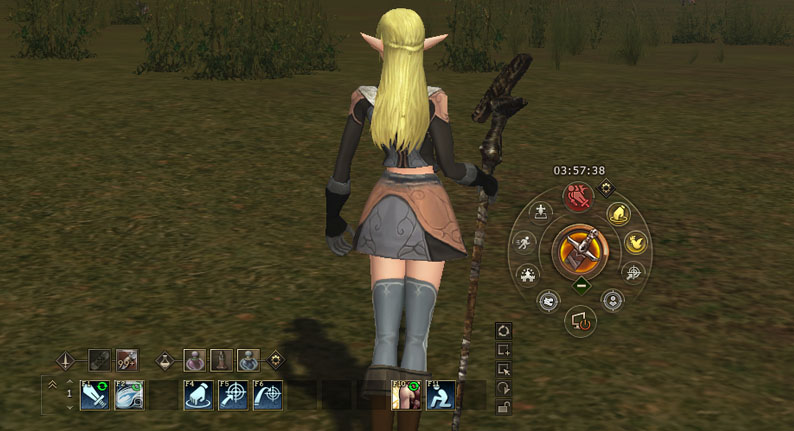
Task: Use the pink potion flask
Action: pyautogui.click(x=197, y=359)
